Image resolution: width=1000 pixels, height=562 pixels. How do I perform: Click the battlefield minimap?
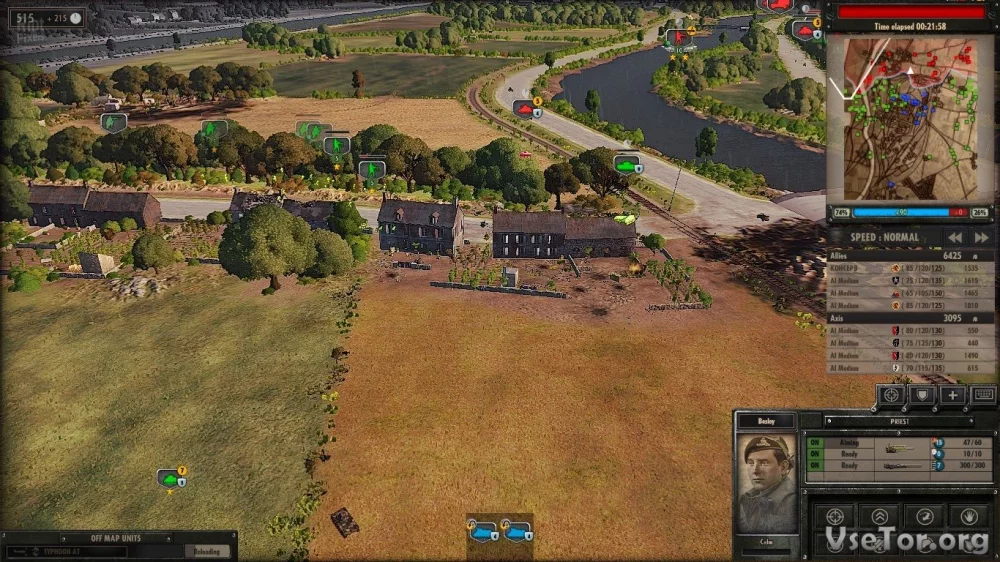coord(910,118)
